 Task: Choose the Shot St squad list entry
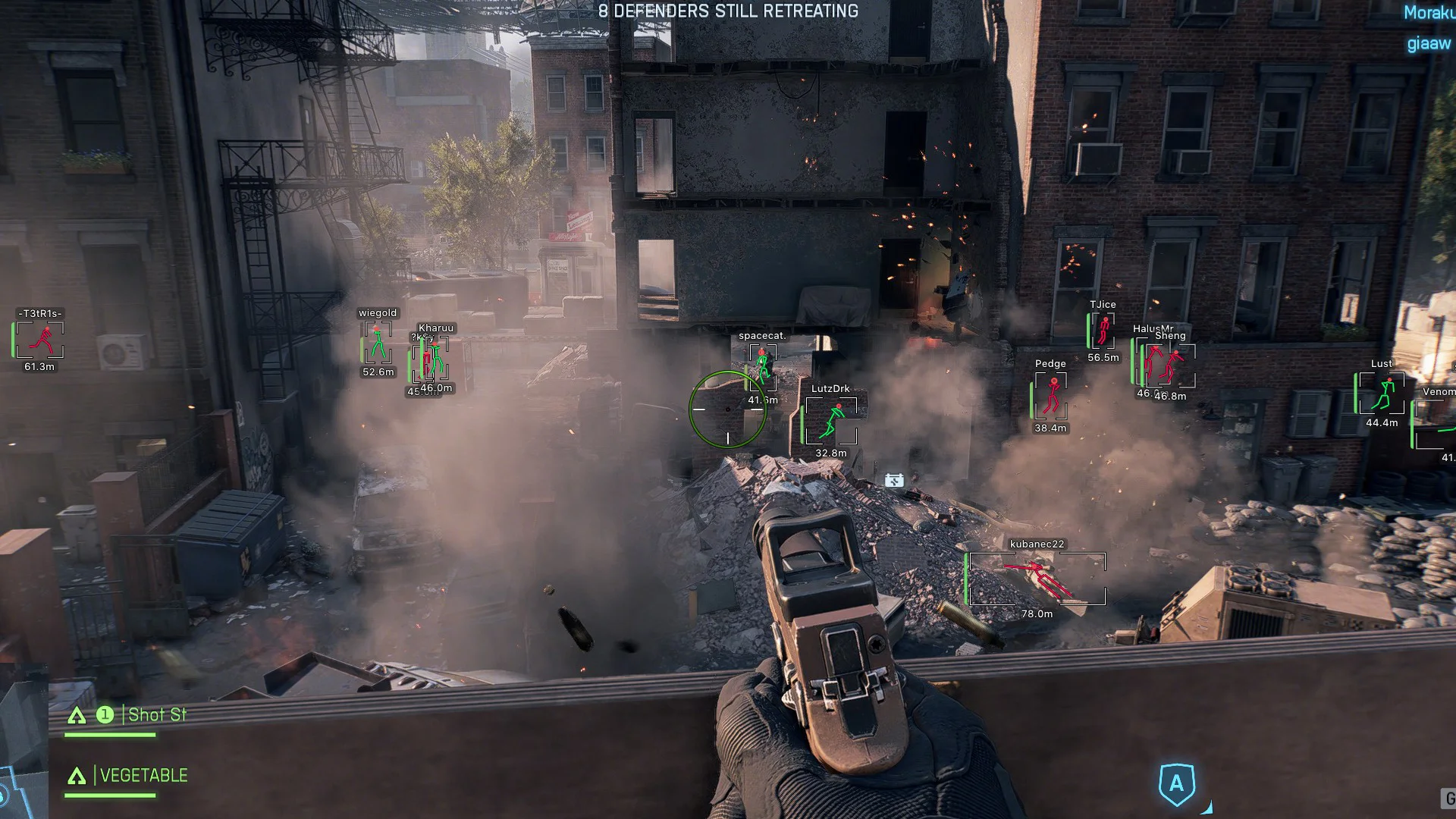pos(156,714)
